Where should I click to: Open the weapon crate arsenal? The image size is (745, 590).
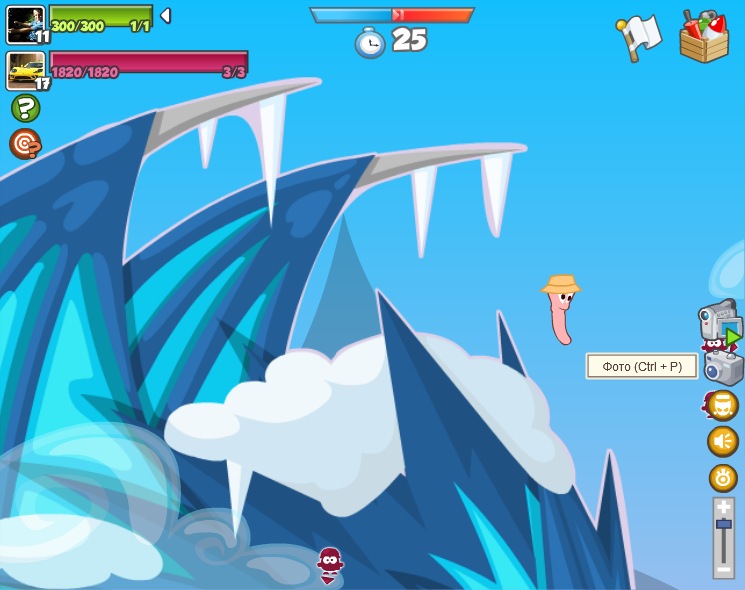point(704,36)
